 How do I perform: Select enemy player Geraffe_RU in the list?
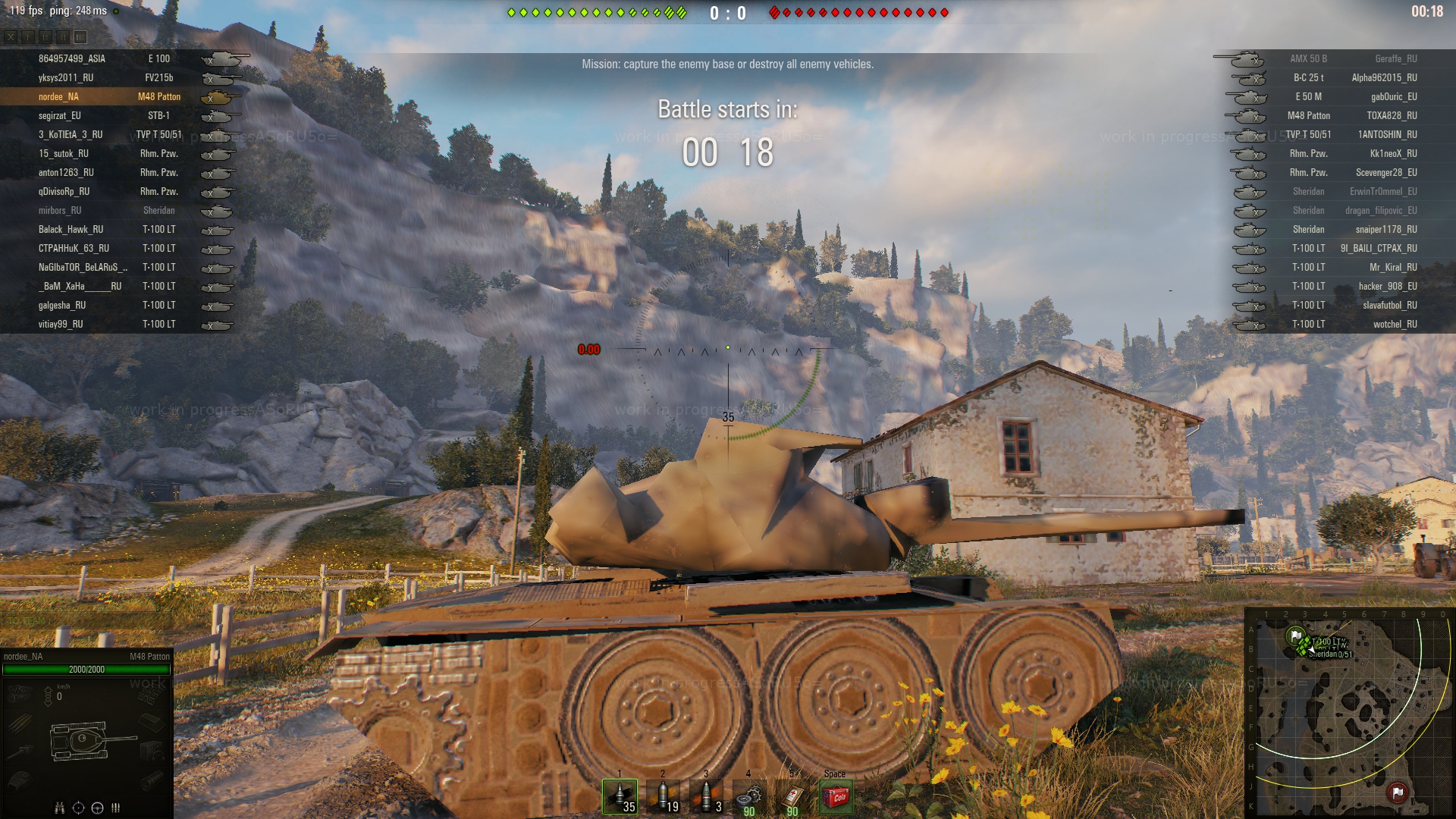click(x=1395, y=58)
